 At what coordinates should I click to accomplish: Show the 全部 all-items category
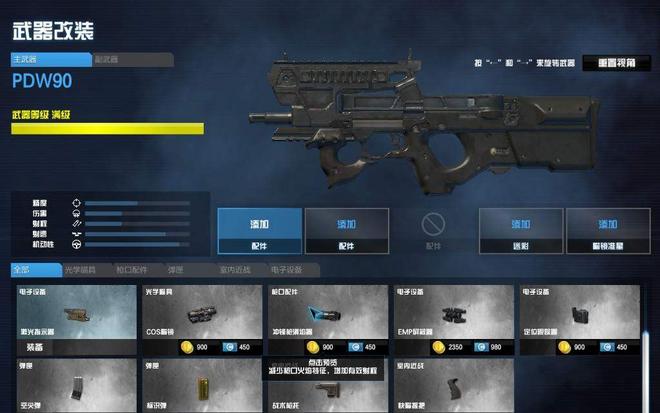click(24, 270)
